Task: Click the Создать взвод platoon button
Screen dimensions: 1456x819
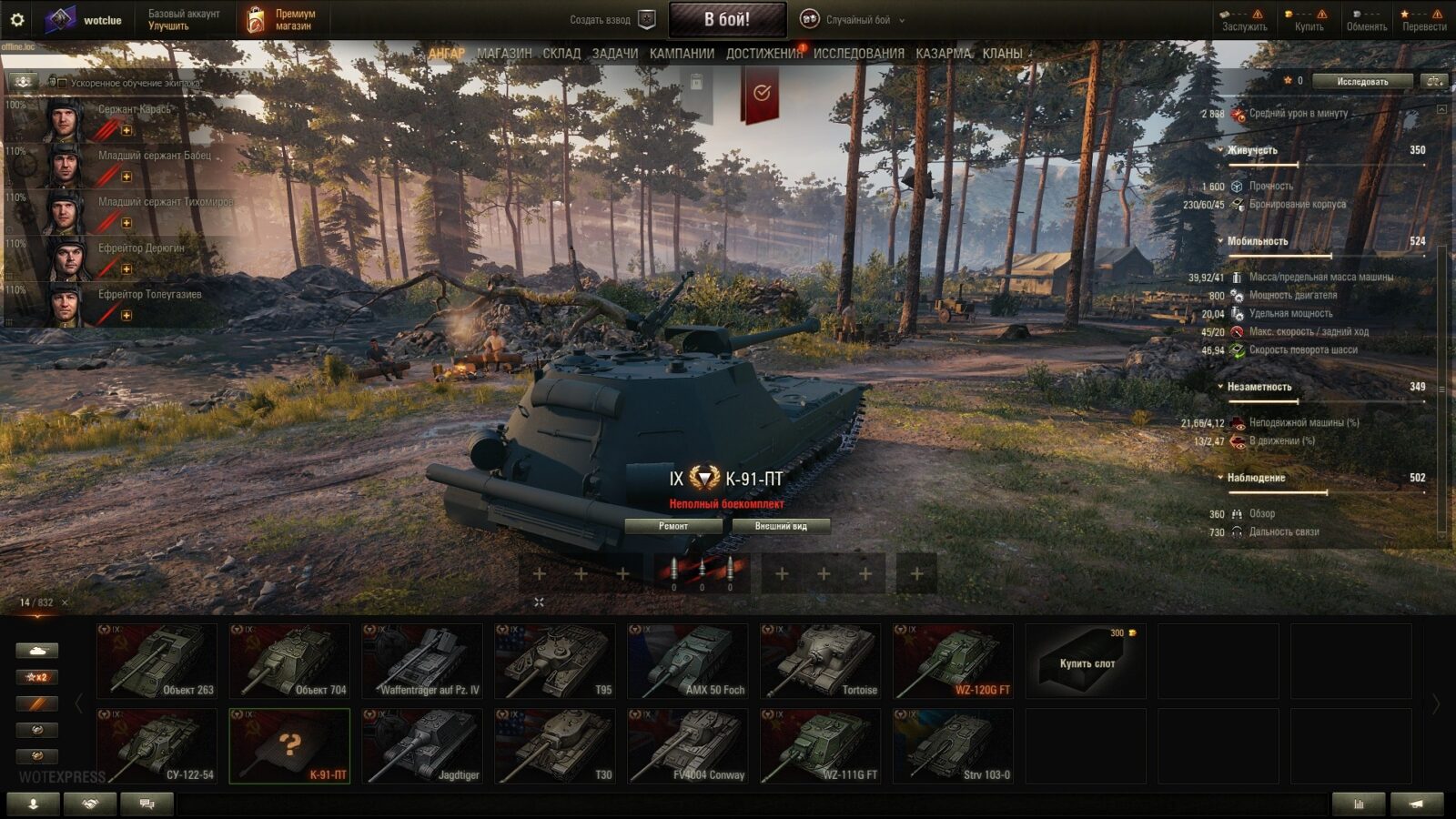Action: pyautogui.click(x=612, y=19)
